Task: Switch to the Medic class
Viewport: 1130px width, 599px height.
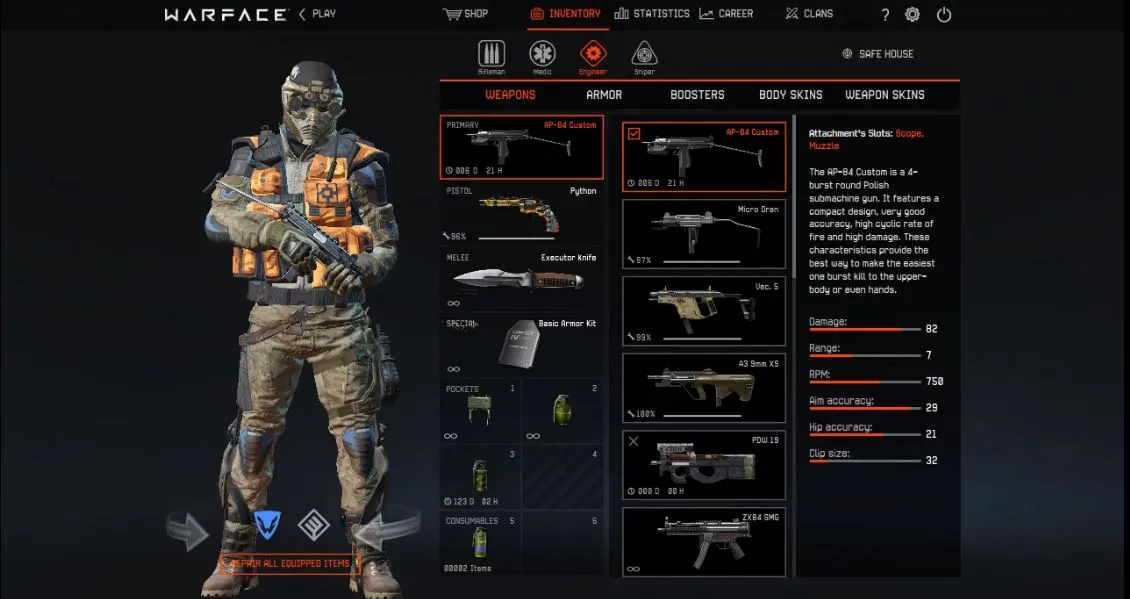Action: [542, 57]
